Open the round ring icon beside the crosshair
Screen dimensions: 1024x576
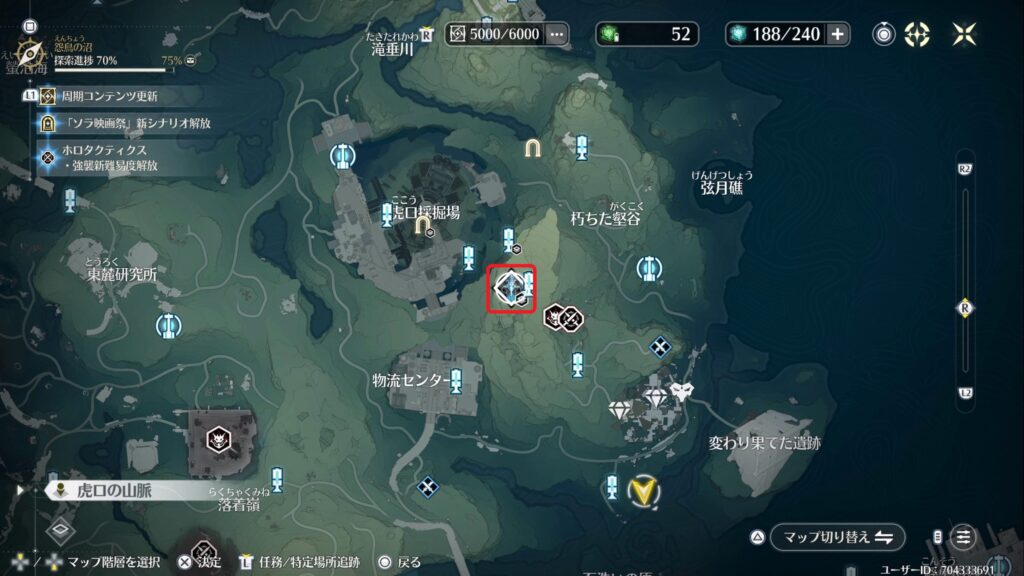pos(884,34)
